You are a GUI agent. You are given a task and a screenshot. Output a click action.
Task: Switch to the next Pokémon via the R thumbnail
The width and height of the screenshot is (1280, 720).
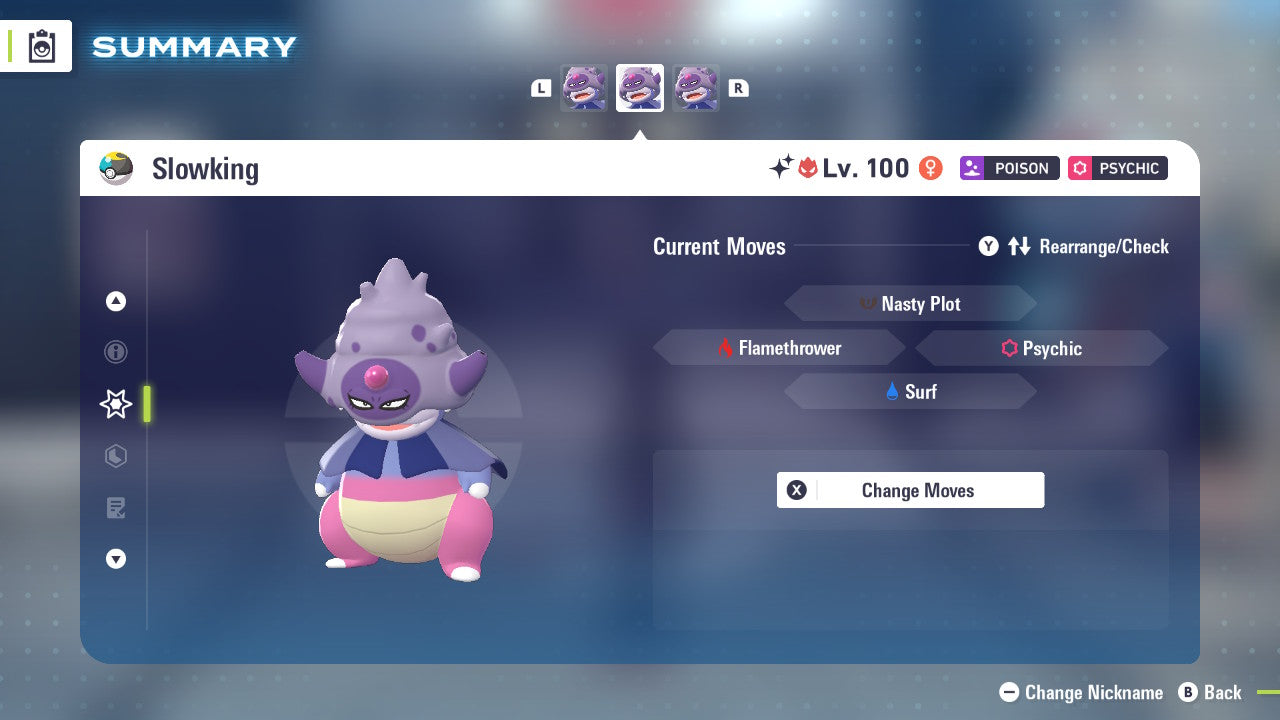tap(696, 87)
